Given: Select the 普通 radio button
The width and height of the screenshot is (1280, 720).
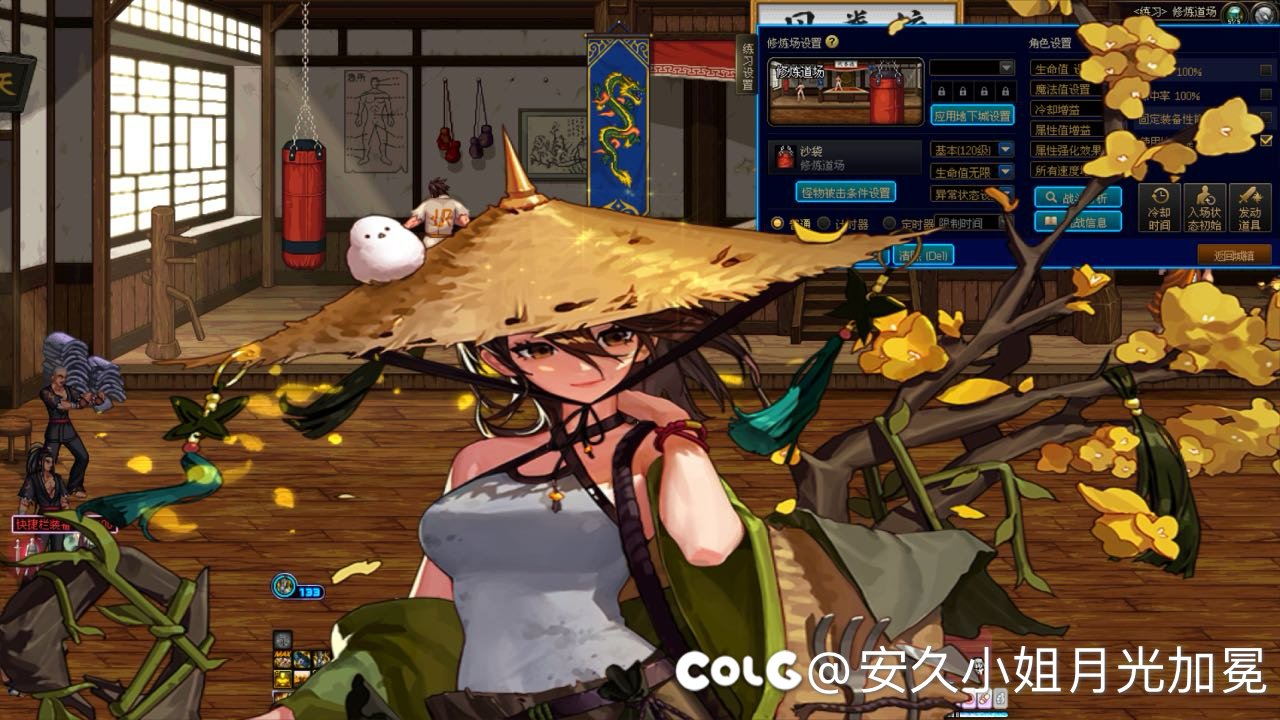Looking at the screenshot, I should coord(777,222).
